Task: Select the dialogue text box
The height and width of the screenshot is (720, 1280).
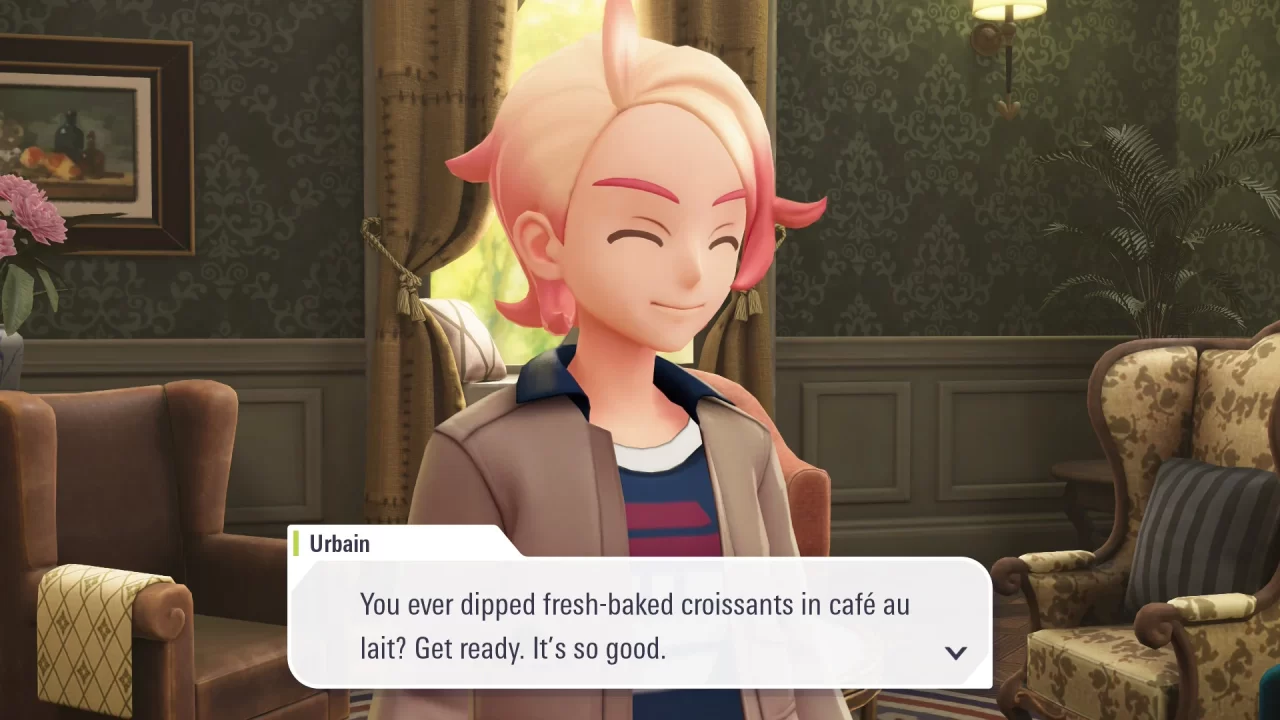Action: click(640, 625)
